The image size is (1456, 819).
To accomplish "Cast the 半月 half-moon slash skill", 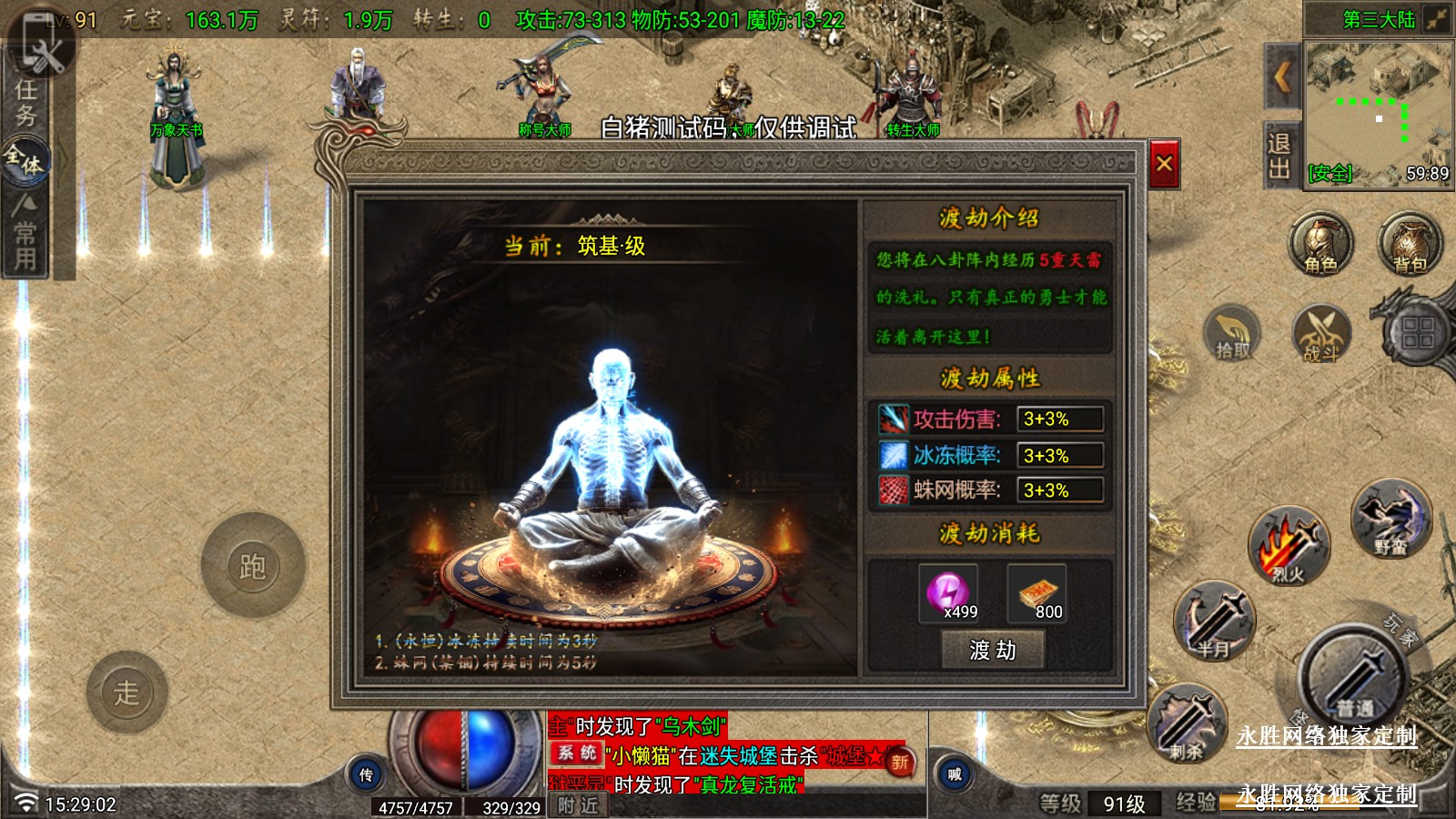I will point(1214,622).
